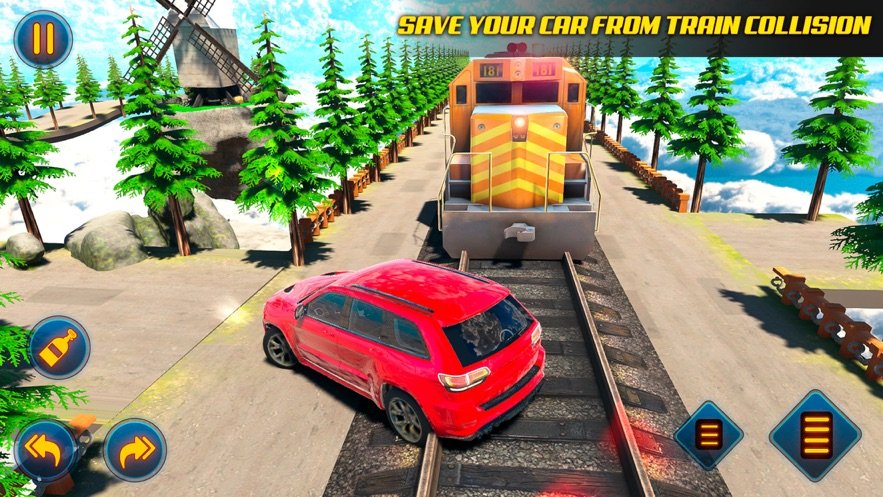The image size is (883, 497).
Task: Steer left with the left arrow button
Action: 46,449
